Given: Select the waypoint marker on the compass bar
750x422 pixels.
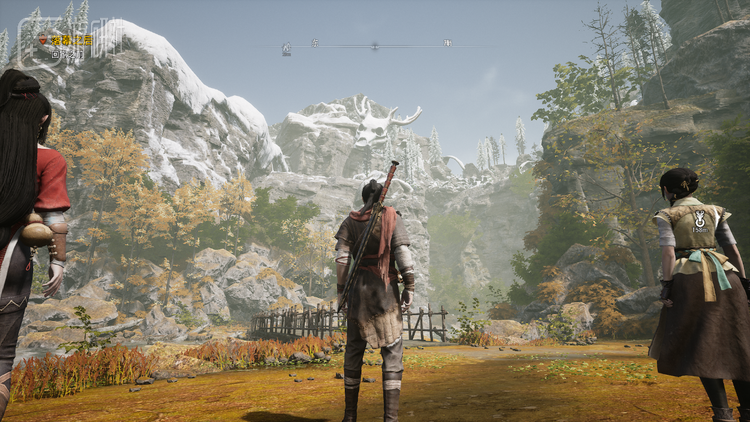Looking at the screenshot, I should click(287, 46).
